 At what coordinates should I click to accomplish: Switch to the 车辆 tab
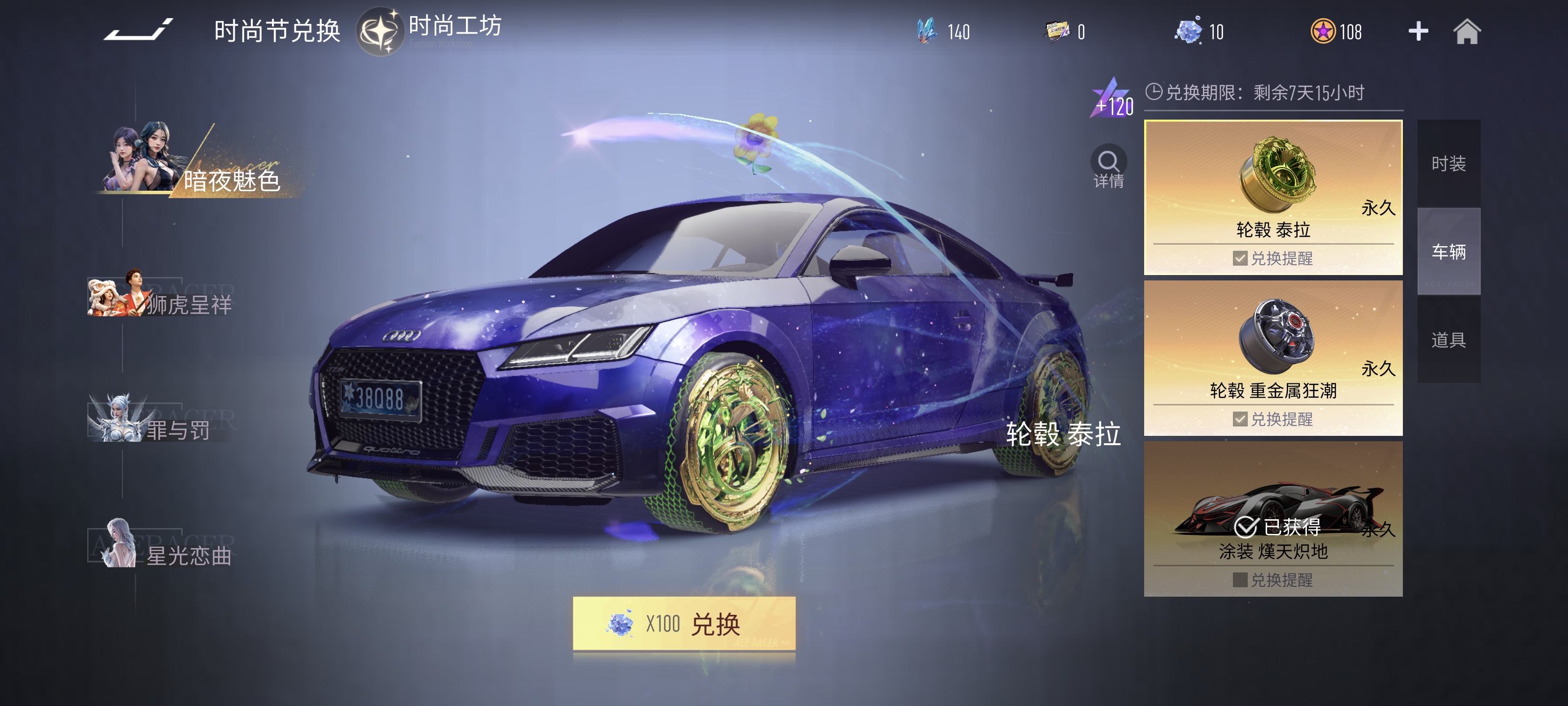point(1448,252)
